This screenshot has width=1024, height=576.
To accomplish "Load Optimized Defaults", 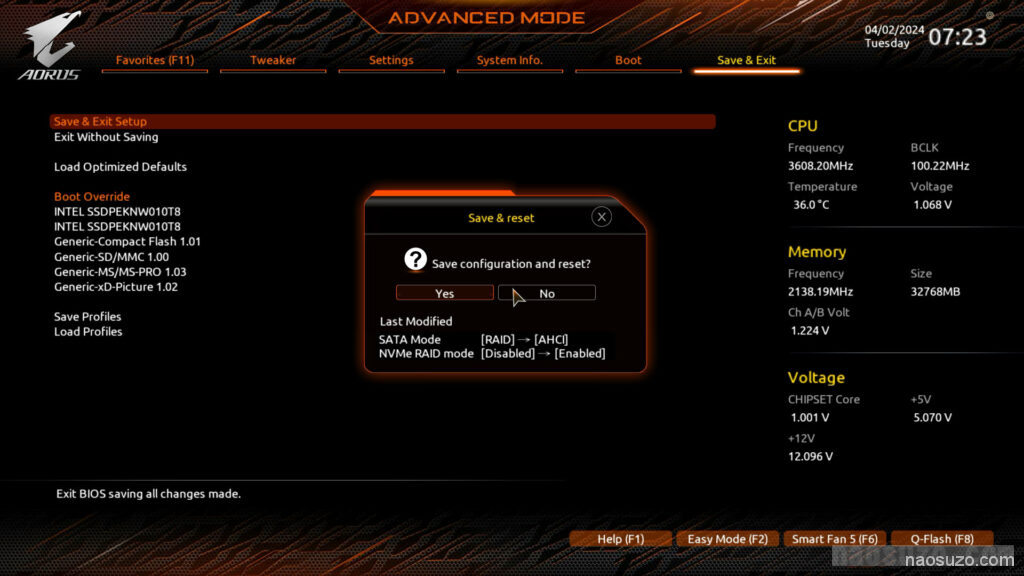I will point(120,167).
